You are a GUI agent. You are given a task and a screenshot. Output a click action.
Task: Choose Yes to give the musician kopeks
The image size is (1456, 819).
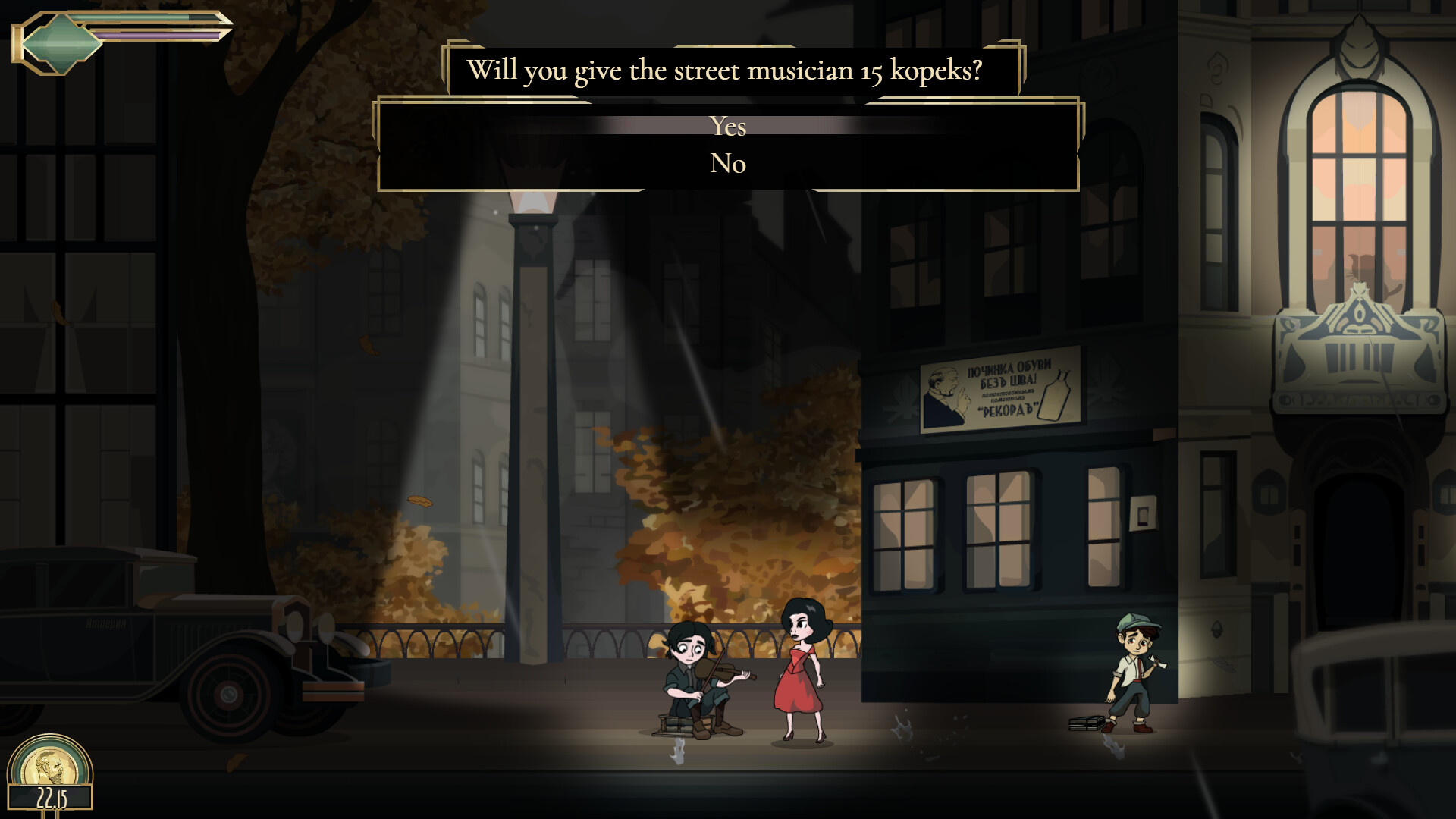[728, 127]
